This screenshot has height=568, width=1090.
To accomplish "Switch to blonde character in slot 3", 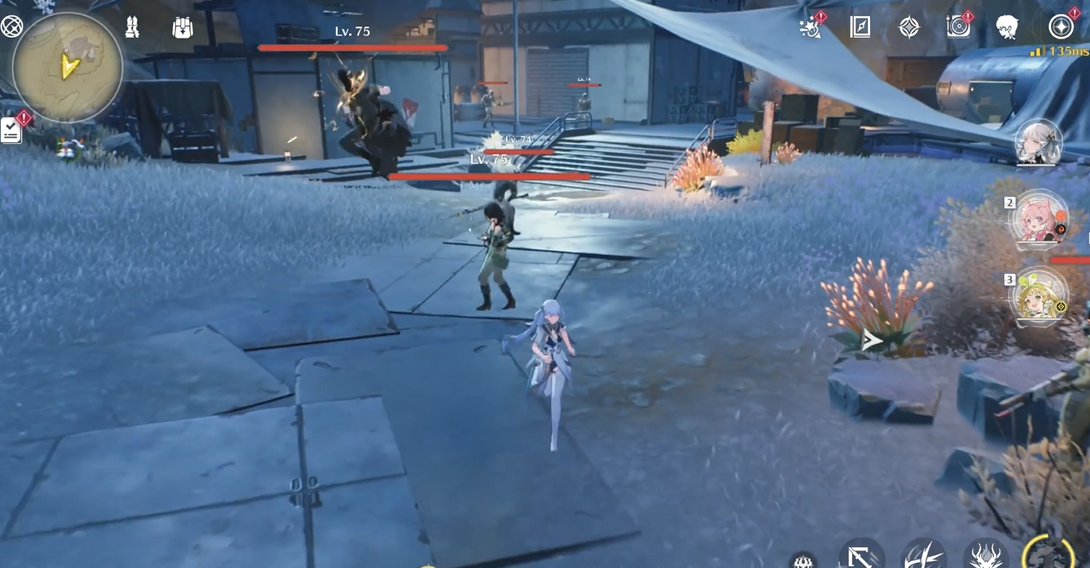I will pos(1041,297).
